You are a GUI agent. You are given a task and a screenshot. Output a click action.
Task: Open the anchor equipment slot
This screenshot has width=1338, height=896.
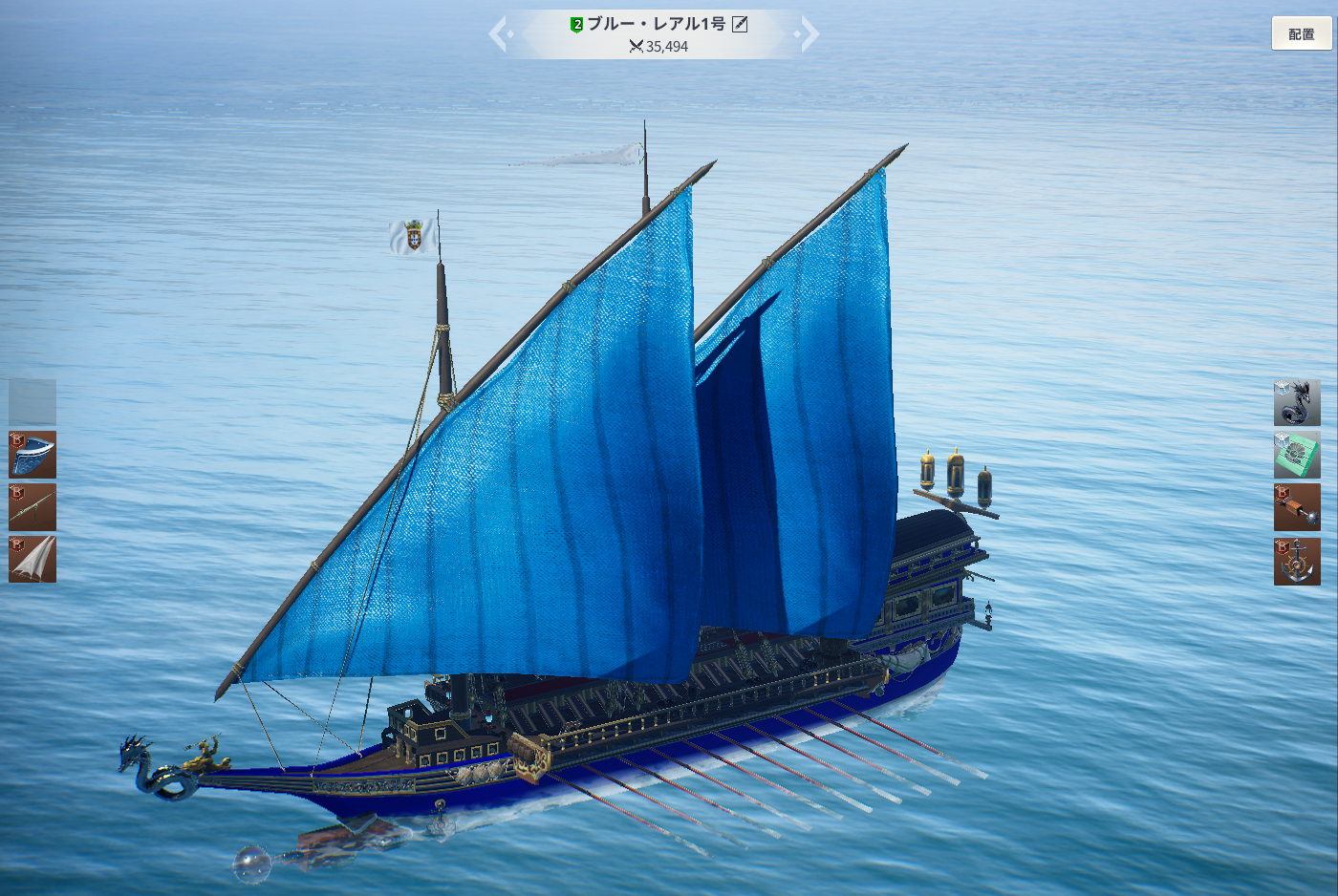click(1297, 561)
